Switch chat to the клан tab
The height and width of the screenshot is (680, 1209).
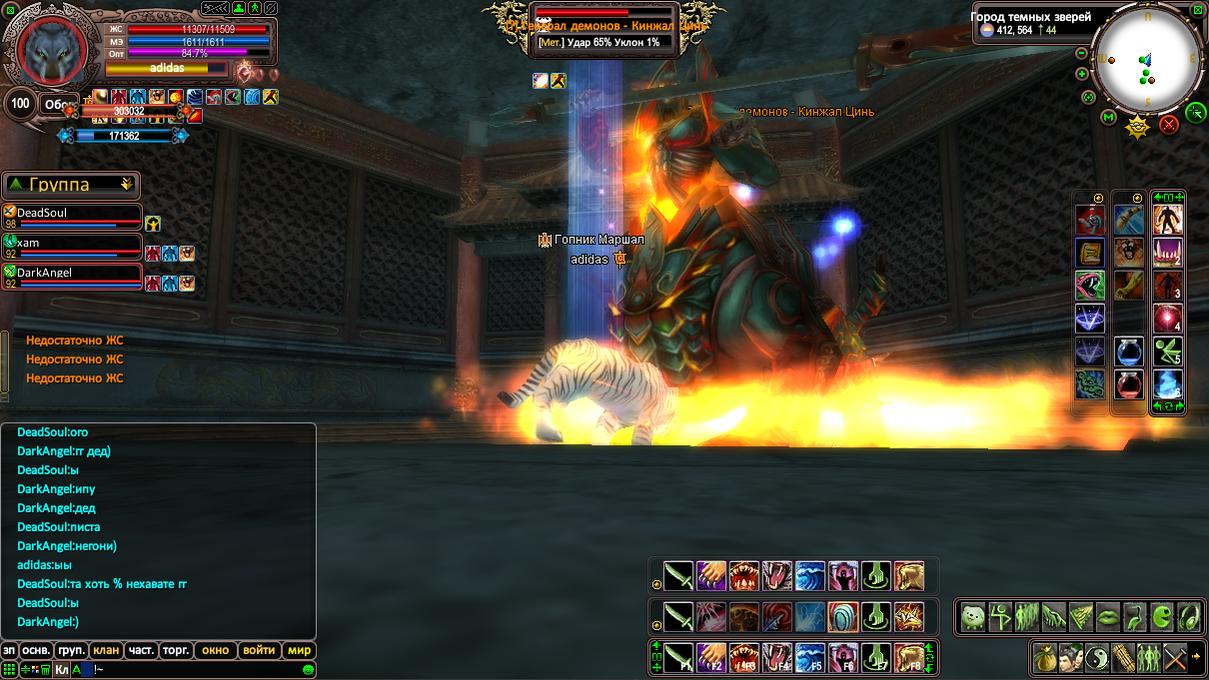click(106, 650)
